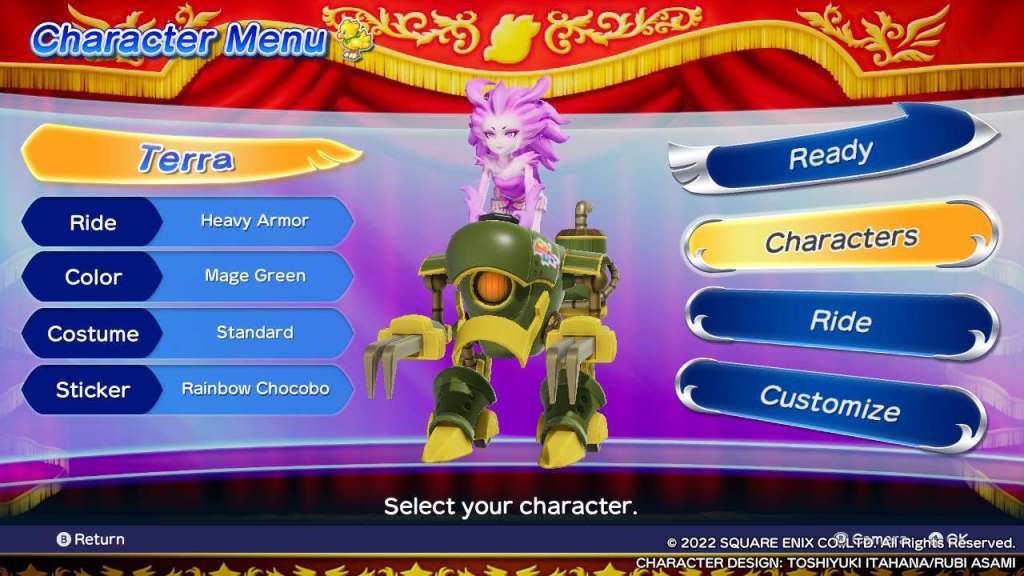1024x576 pixels.
Task: Select the Color row showing Mage Green
Action: [x=187, y=277]
